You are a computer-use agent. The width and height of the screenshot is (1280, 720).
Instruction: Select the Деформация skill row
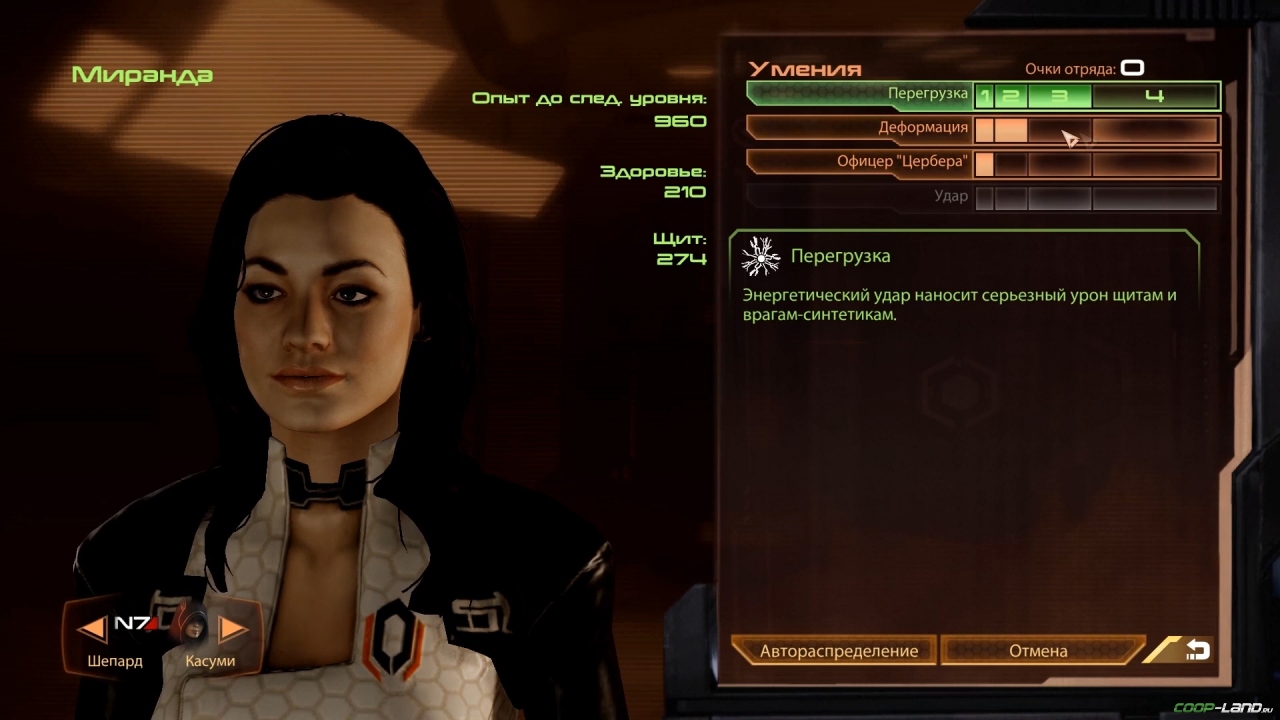click(860, 129)
